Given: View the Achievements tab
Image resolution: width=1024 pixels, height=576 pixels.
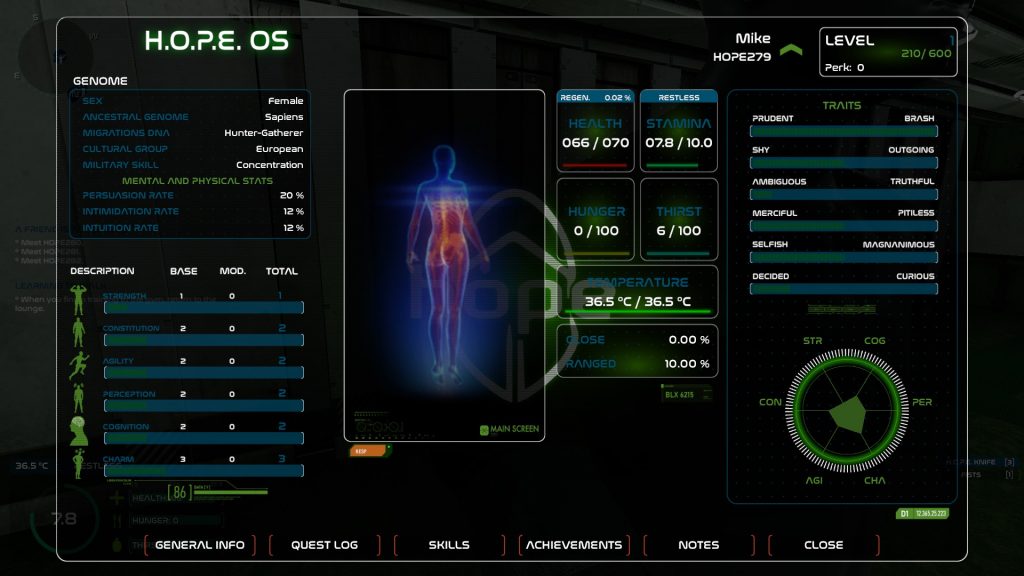Looking at the screenshot, I should pyautogui.click(x=574, y=545).
